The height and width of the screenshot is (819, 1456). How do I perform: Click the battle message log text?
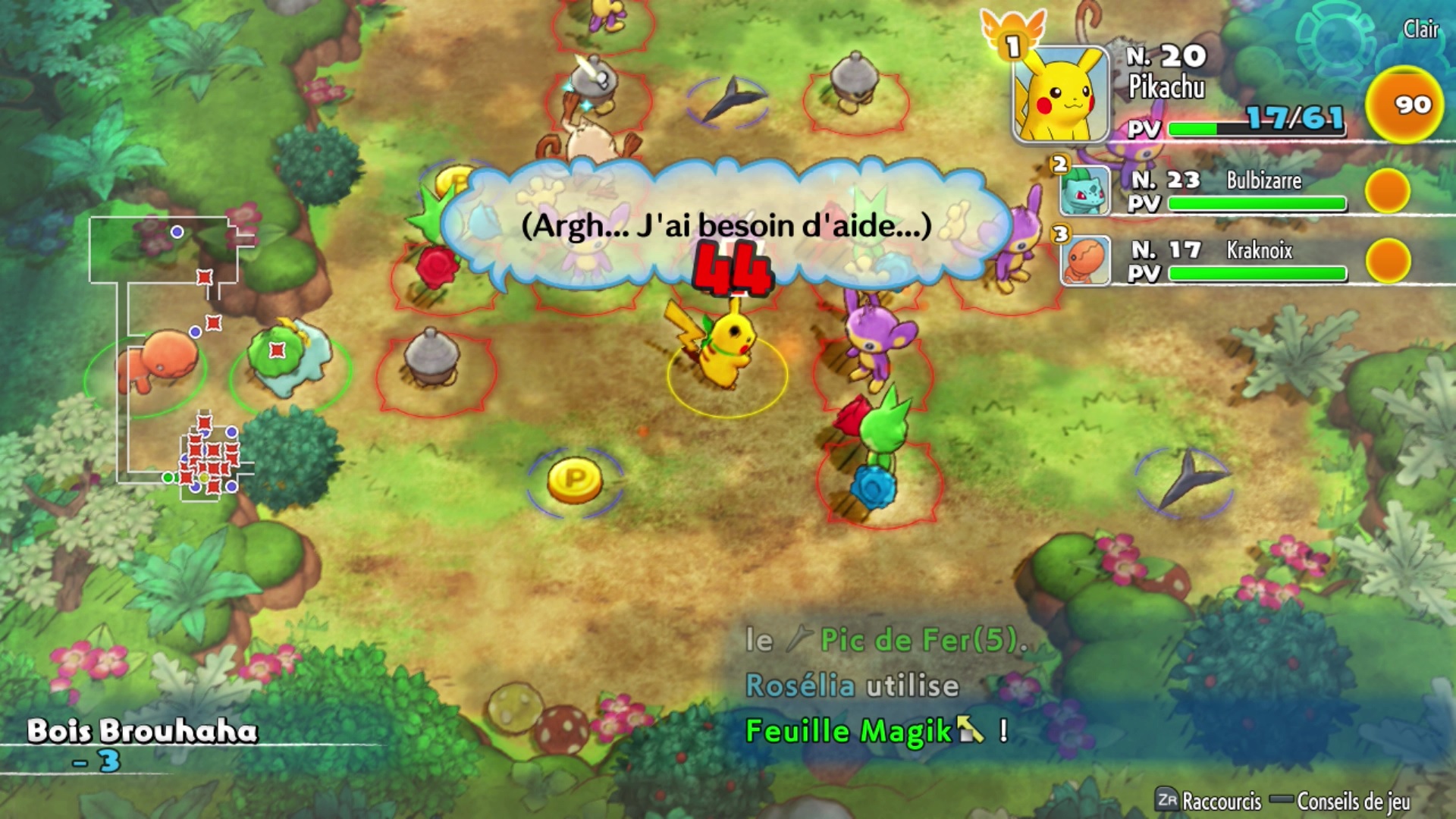coord(883,686)
